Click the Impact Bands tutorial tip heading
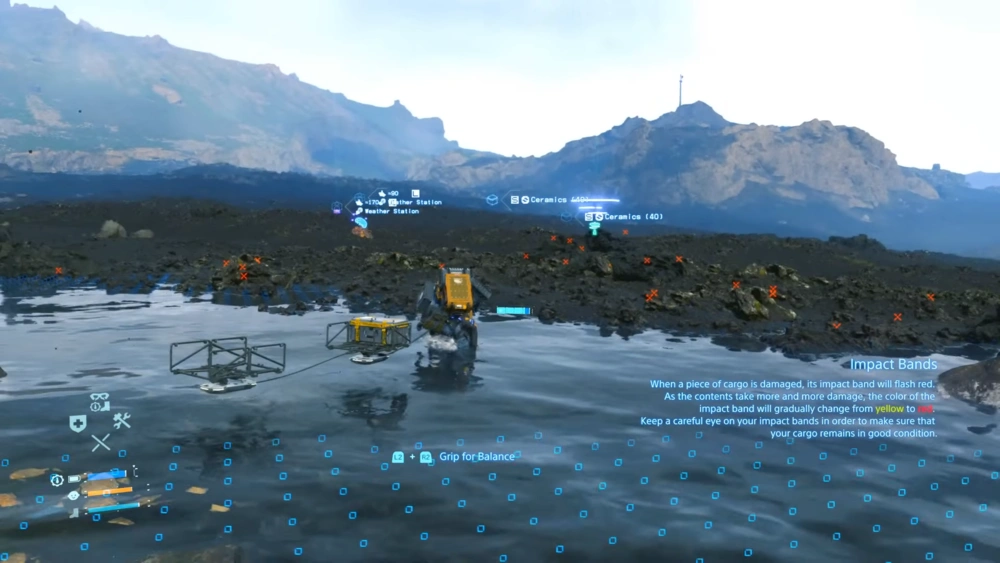The image size is (1000, 563). 893,364
